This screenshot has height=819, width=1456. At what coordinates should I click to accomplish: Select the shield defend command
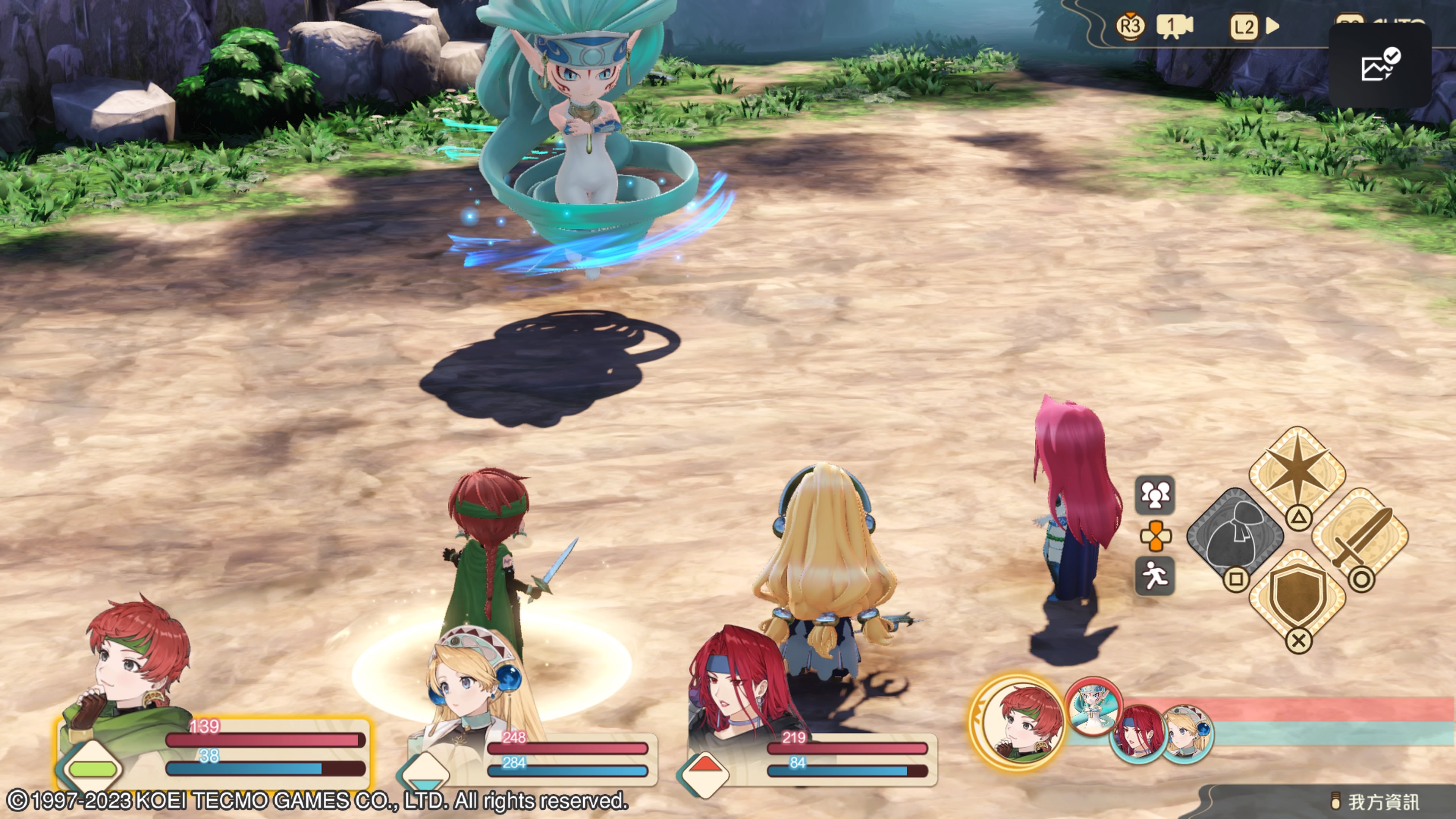pos(1297,598)
